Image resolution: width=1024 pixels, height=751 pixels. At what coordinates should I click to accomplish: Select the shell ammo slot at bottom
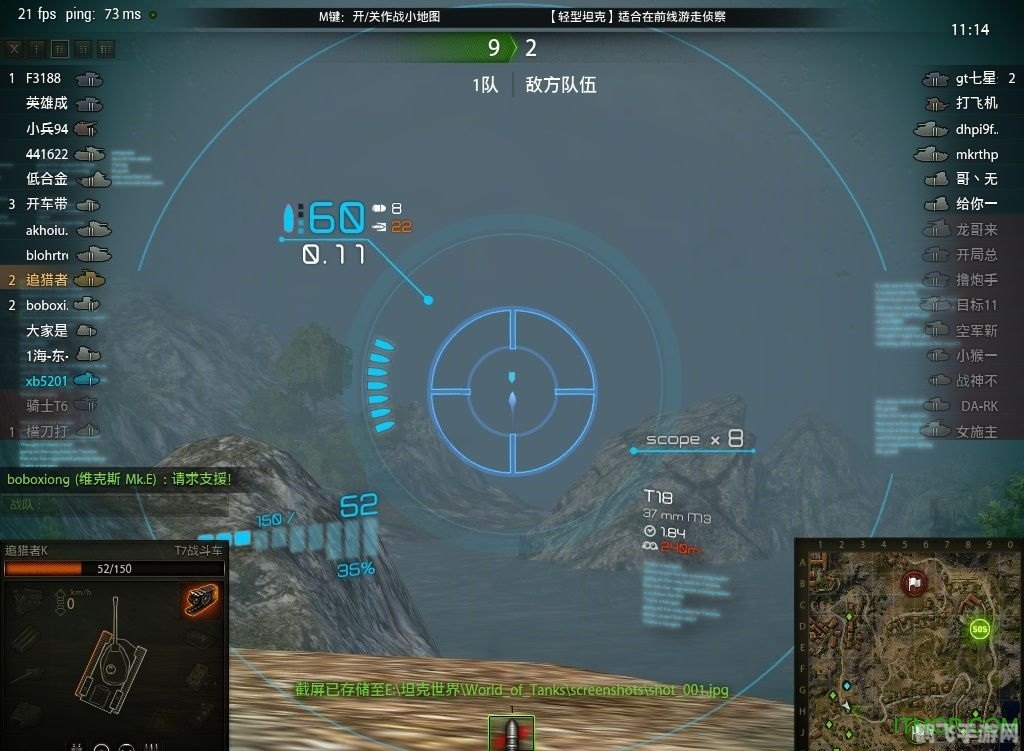[511, 732]
